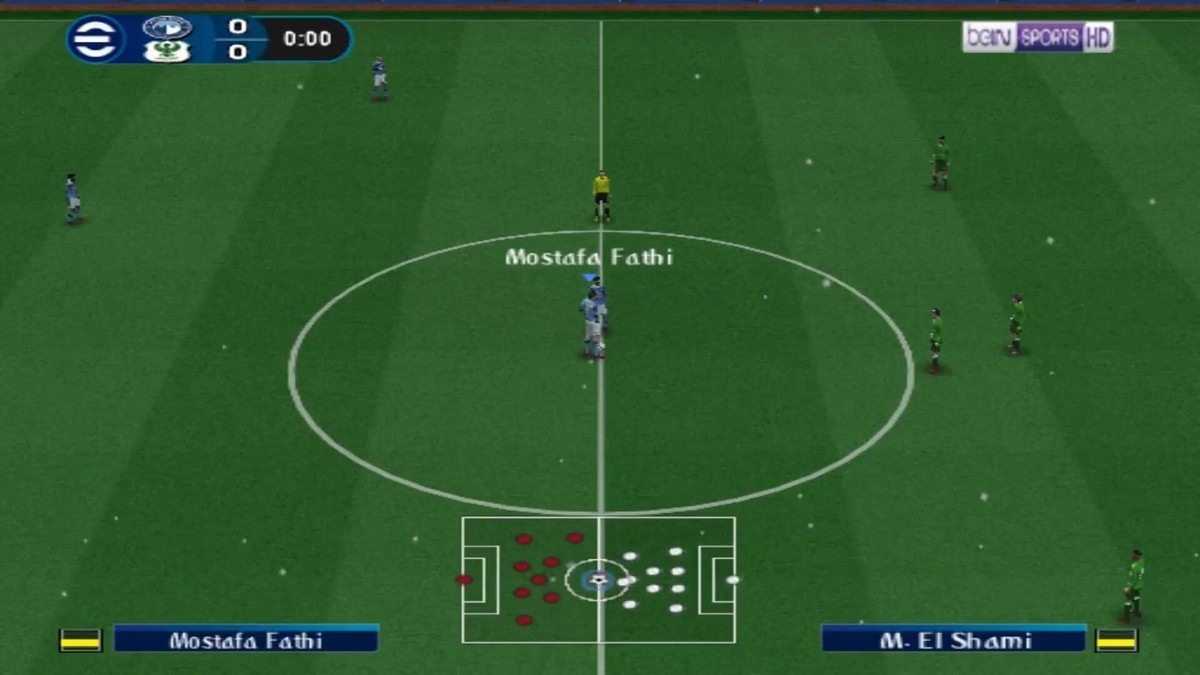The height and width of the screenshot is (675, 1200).
Task: Click the eFootball logo on scoreboard
Action: click(95, 40)
